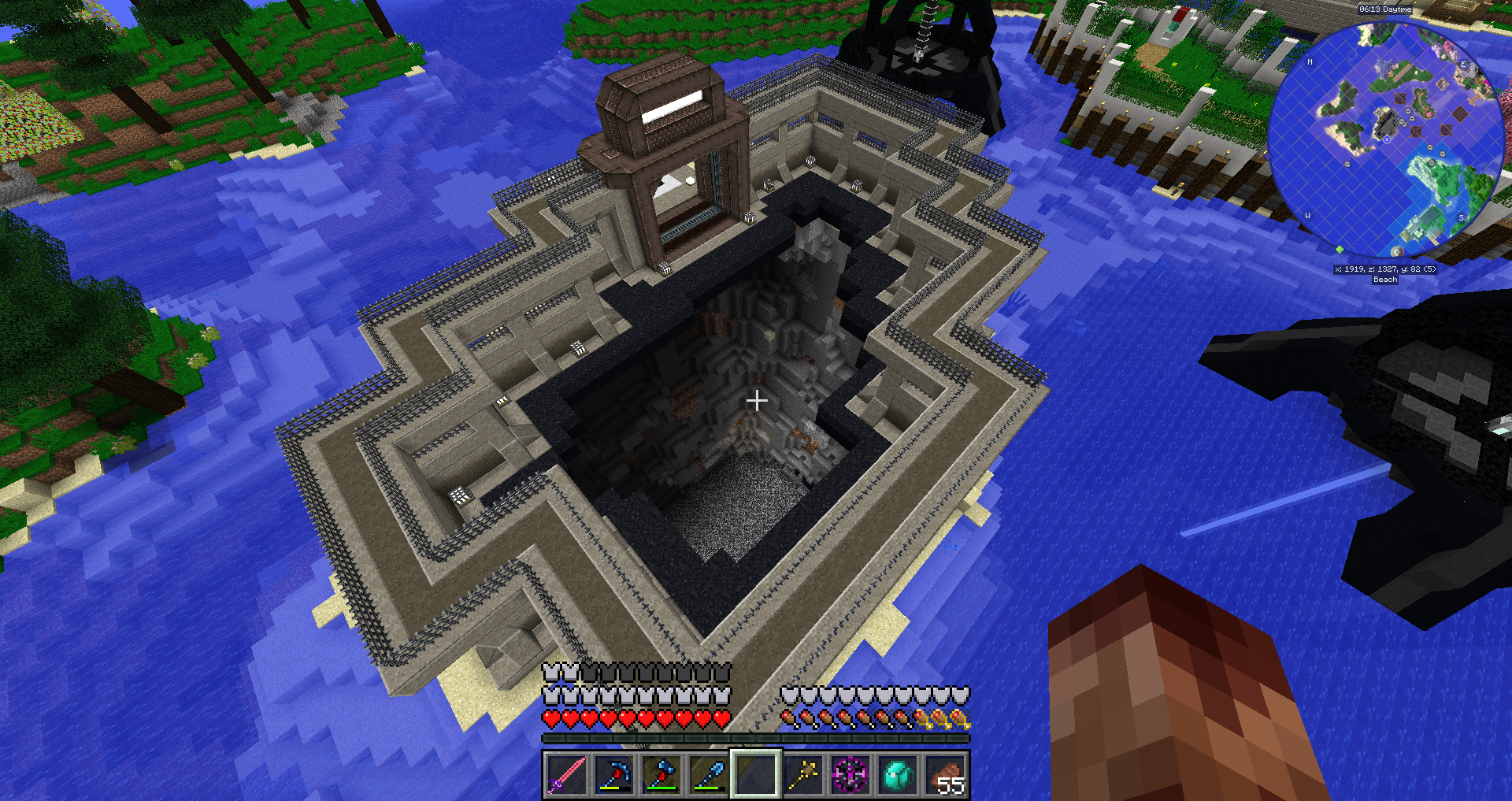Equip the golden wand from the hotbar
Viewport: 1512px width, 801px height.
(803, 774)
